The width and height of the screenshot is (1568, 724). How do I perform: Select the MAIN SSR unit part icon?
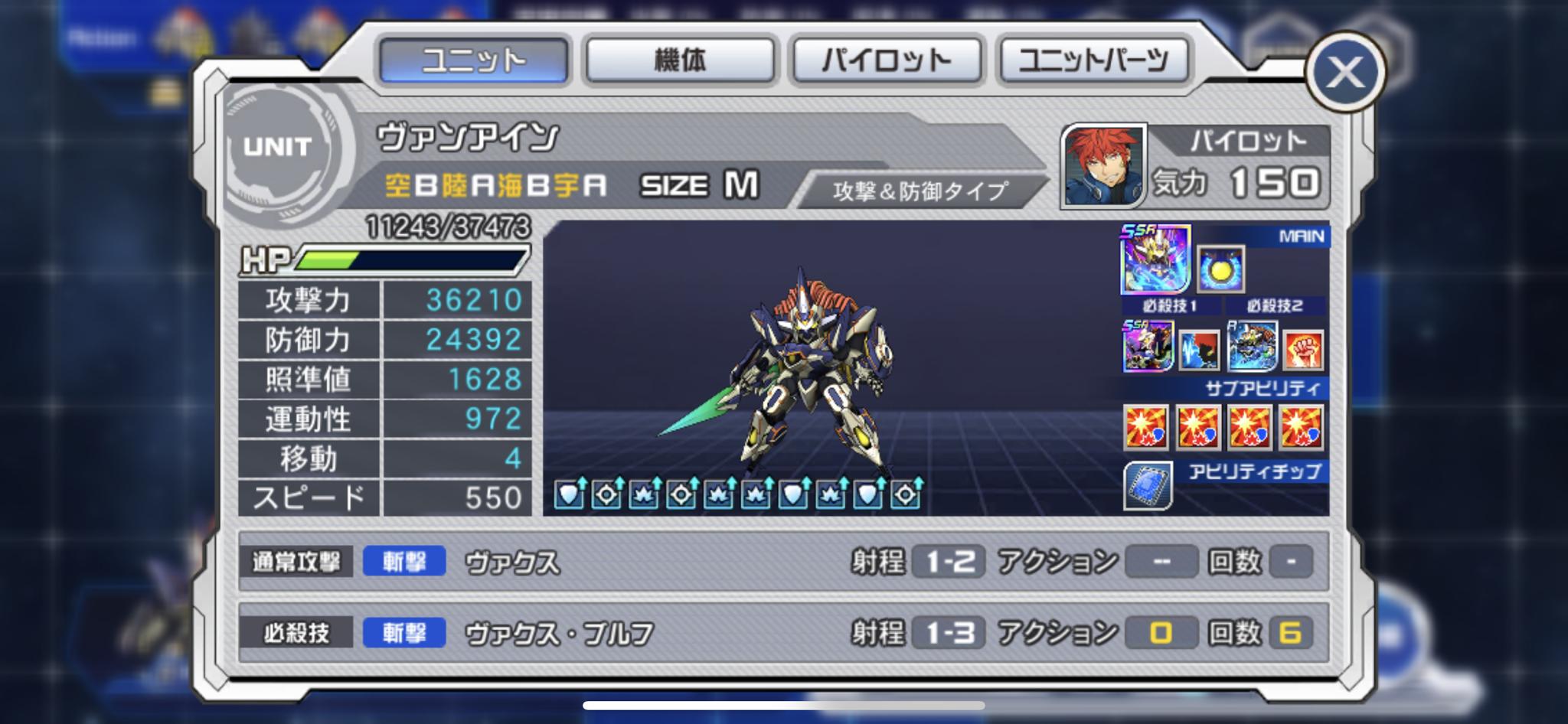pyautogui.click(x=1155, y=259)
